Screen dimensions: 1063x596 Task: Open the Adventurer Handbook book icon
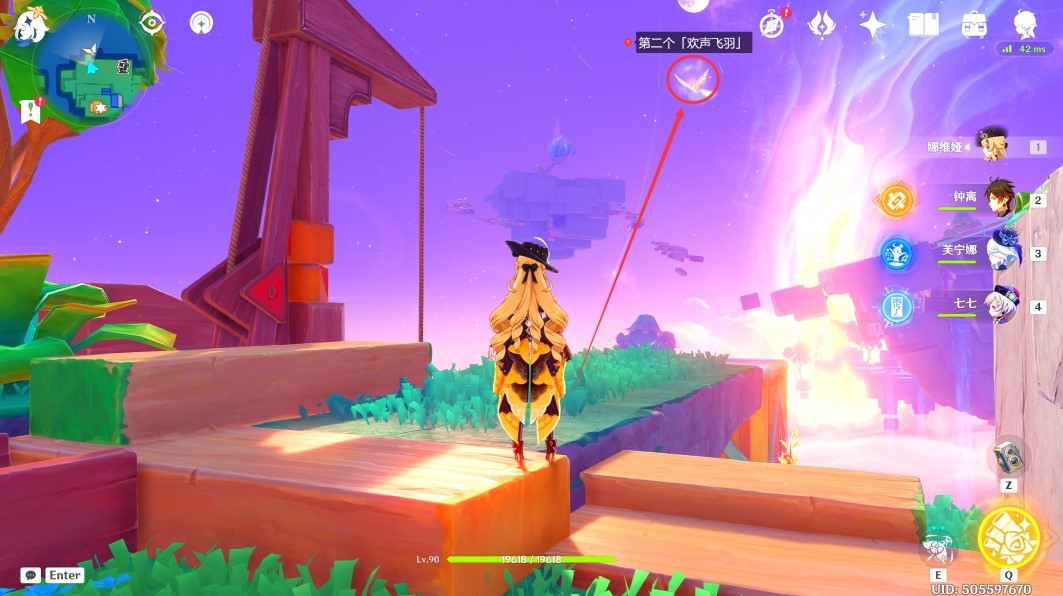click(922, 24)
